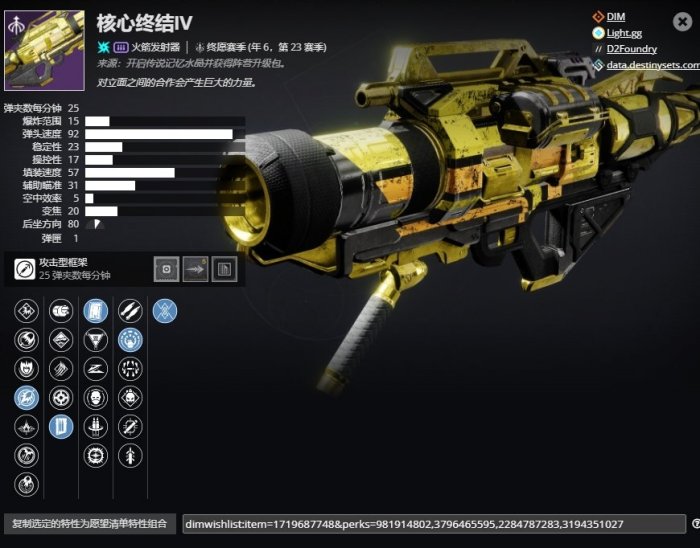Select the intrinsic frame perk icon
Screen dimensions: 700x548
coord(25,269)
